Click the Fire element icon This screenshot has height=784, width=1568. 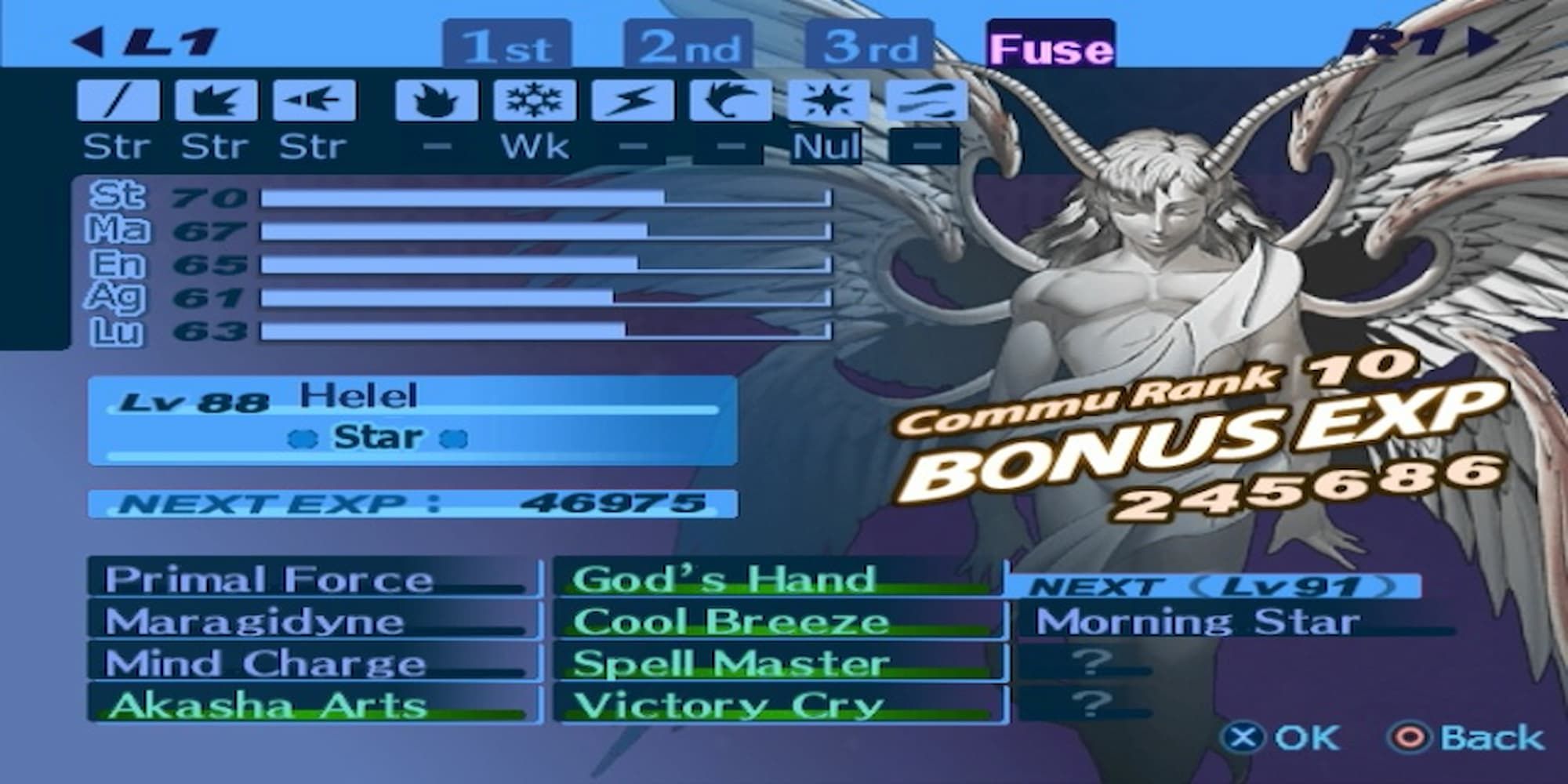[436, 100]
